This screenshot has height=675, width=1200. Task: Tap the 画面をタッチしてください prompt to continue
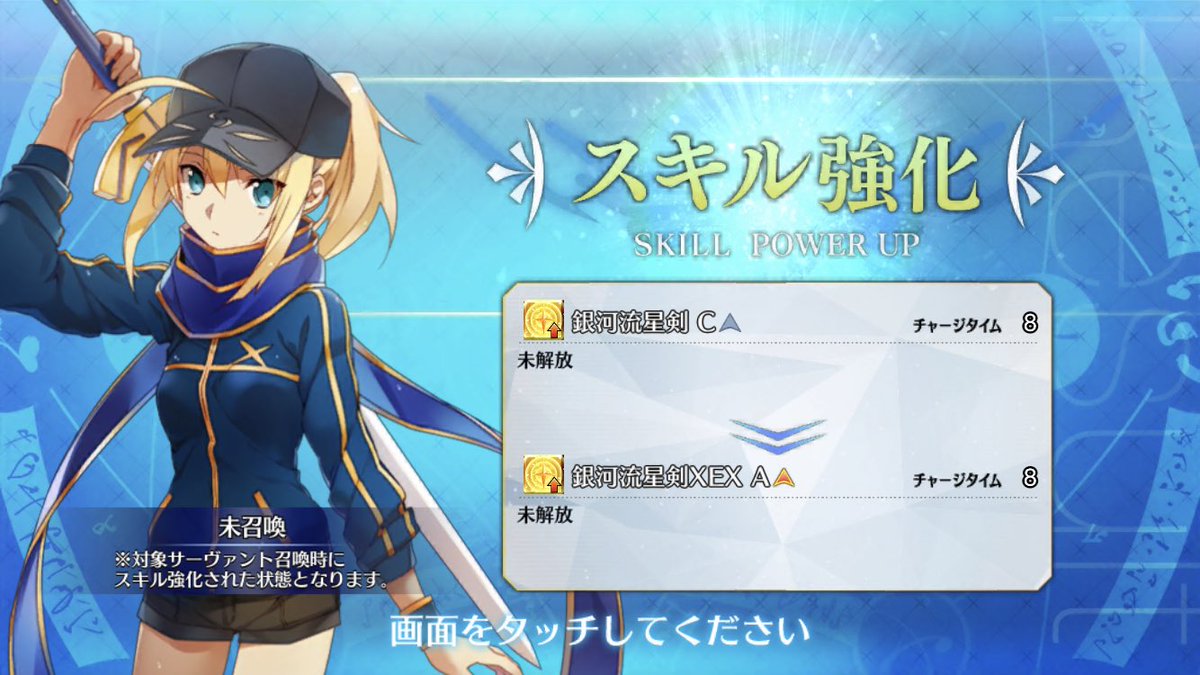(598, 632)
